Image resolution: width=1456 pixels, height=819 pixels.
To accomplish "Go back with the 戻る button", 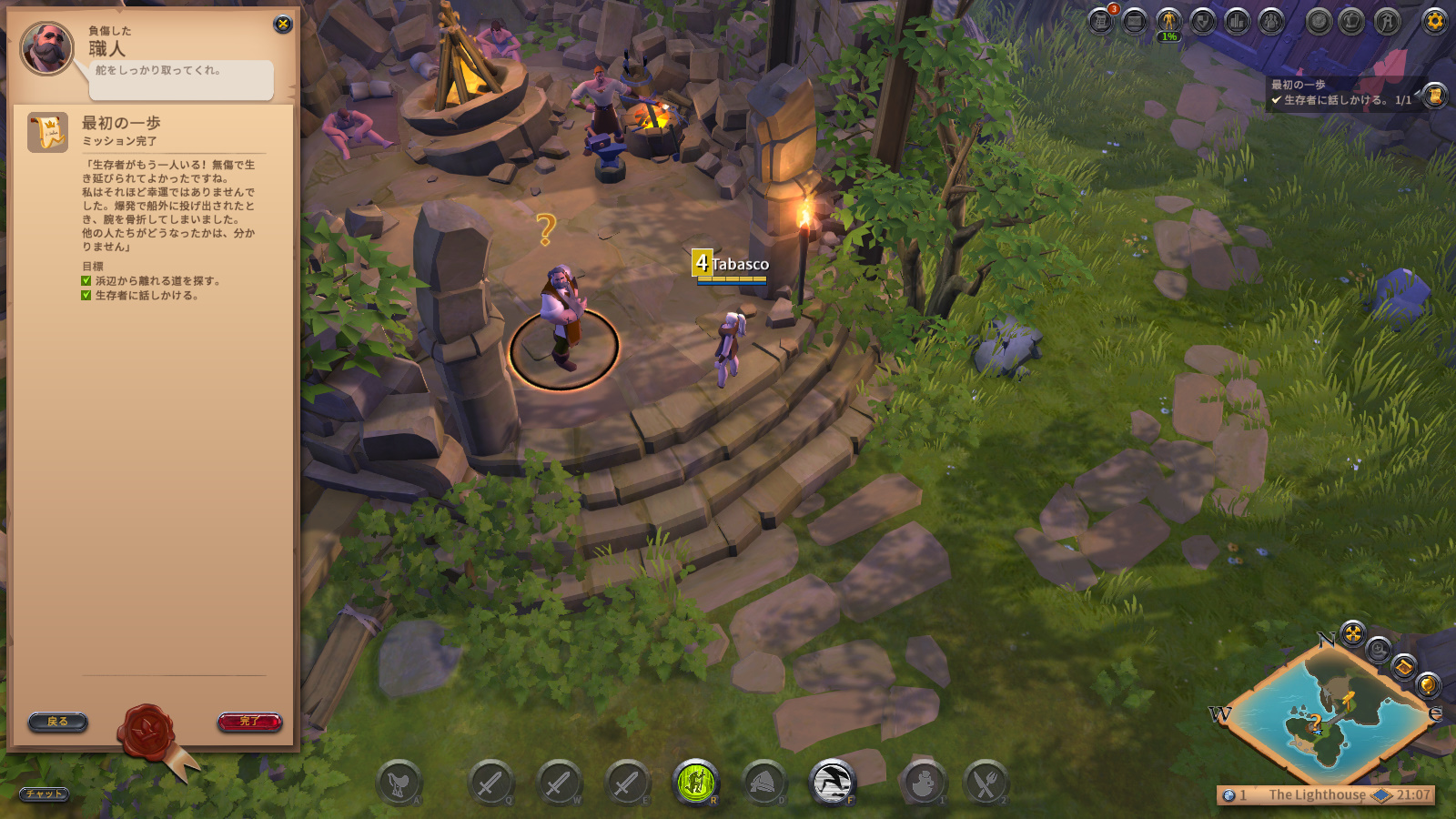I will tap(57, 722).
